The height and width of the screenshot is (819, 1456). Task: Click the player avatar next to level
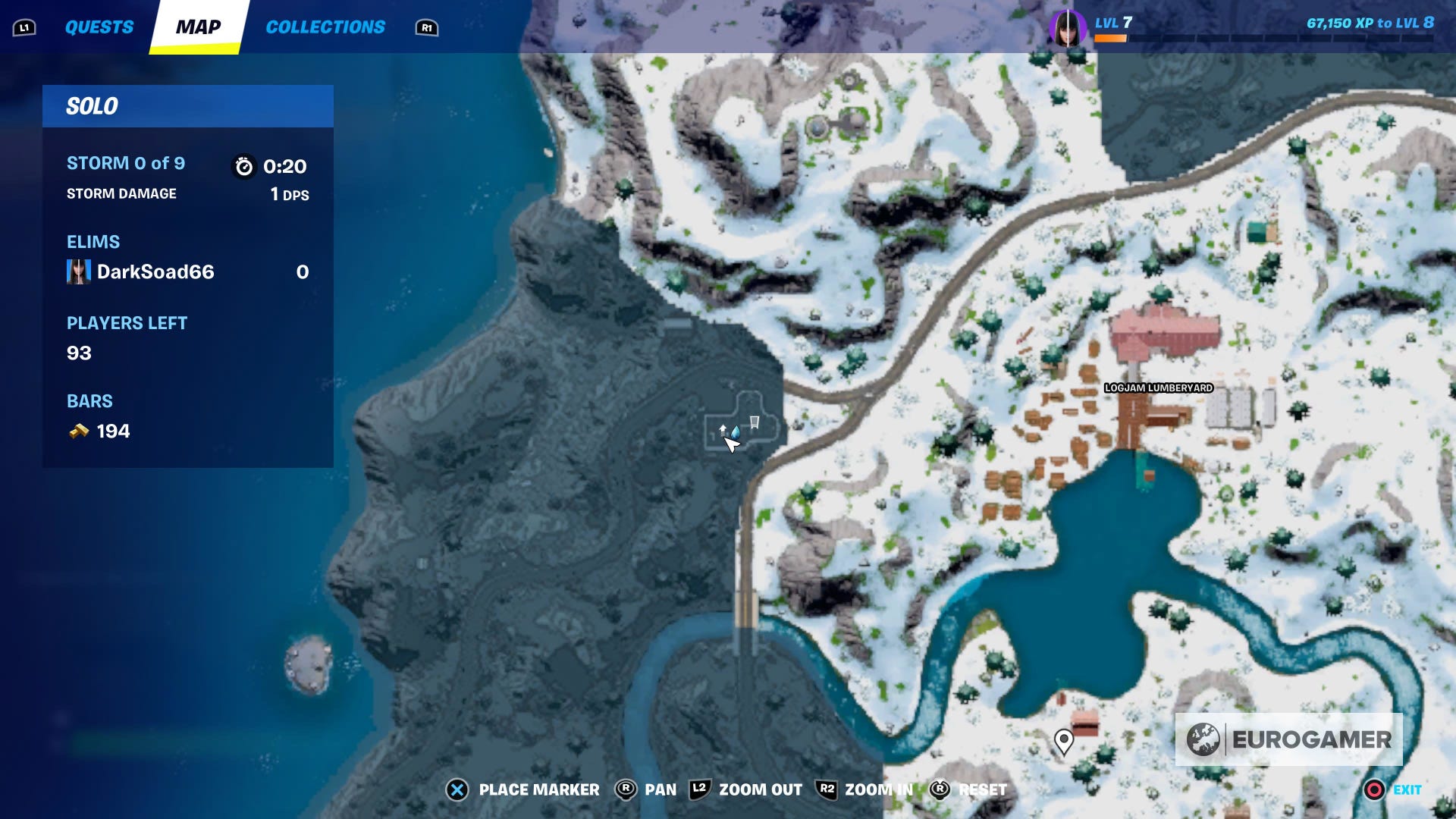click(x=1067, y=27)
